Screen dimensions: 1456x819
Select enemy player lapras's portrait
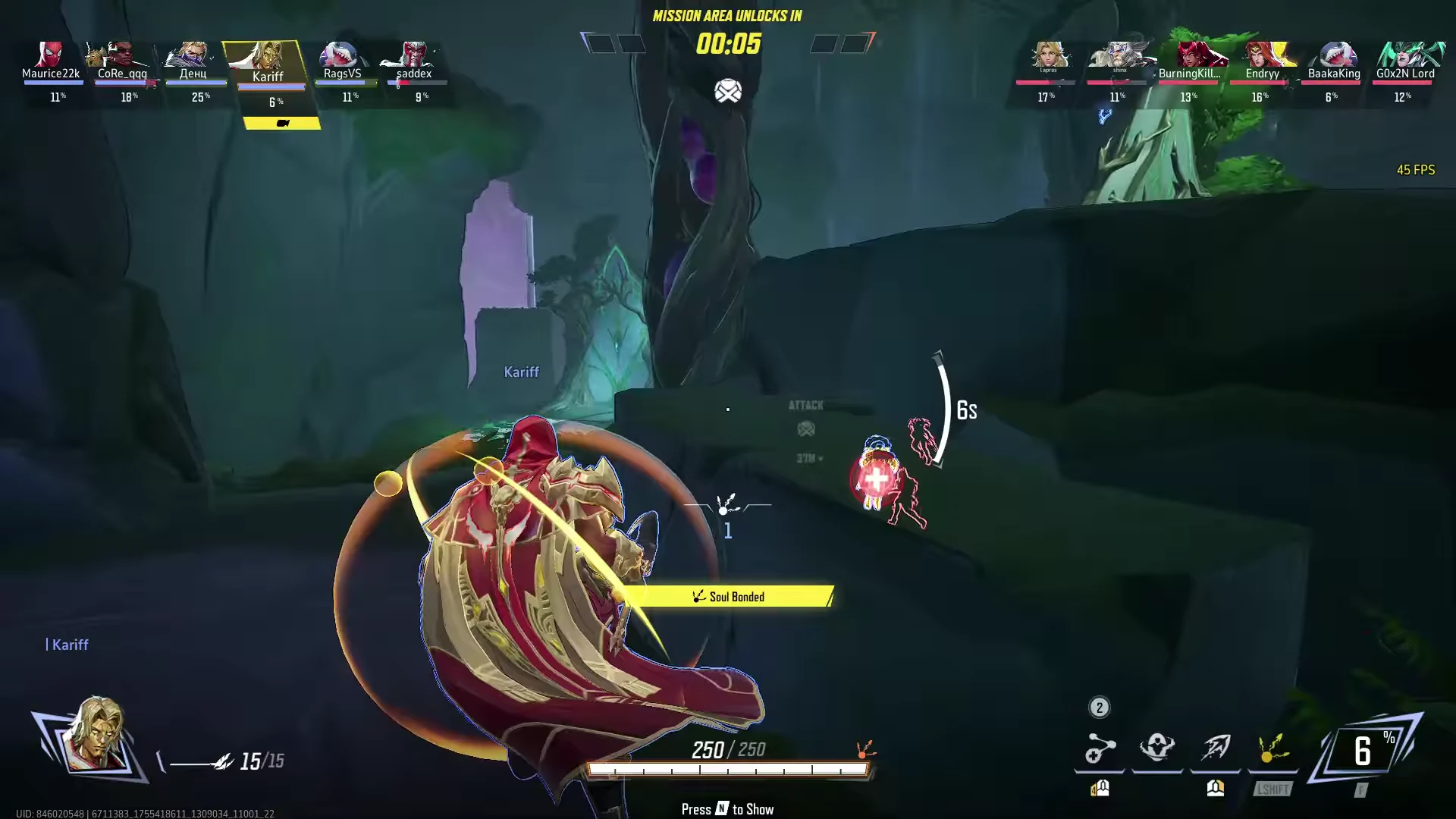coord(1049,56)
